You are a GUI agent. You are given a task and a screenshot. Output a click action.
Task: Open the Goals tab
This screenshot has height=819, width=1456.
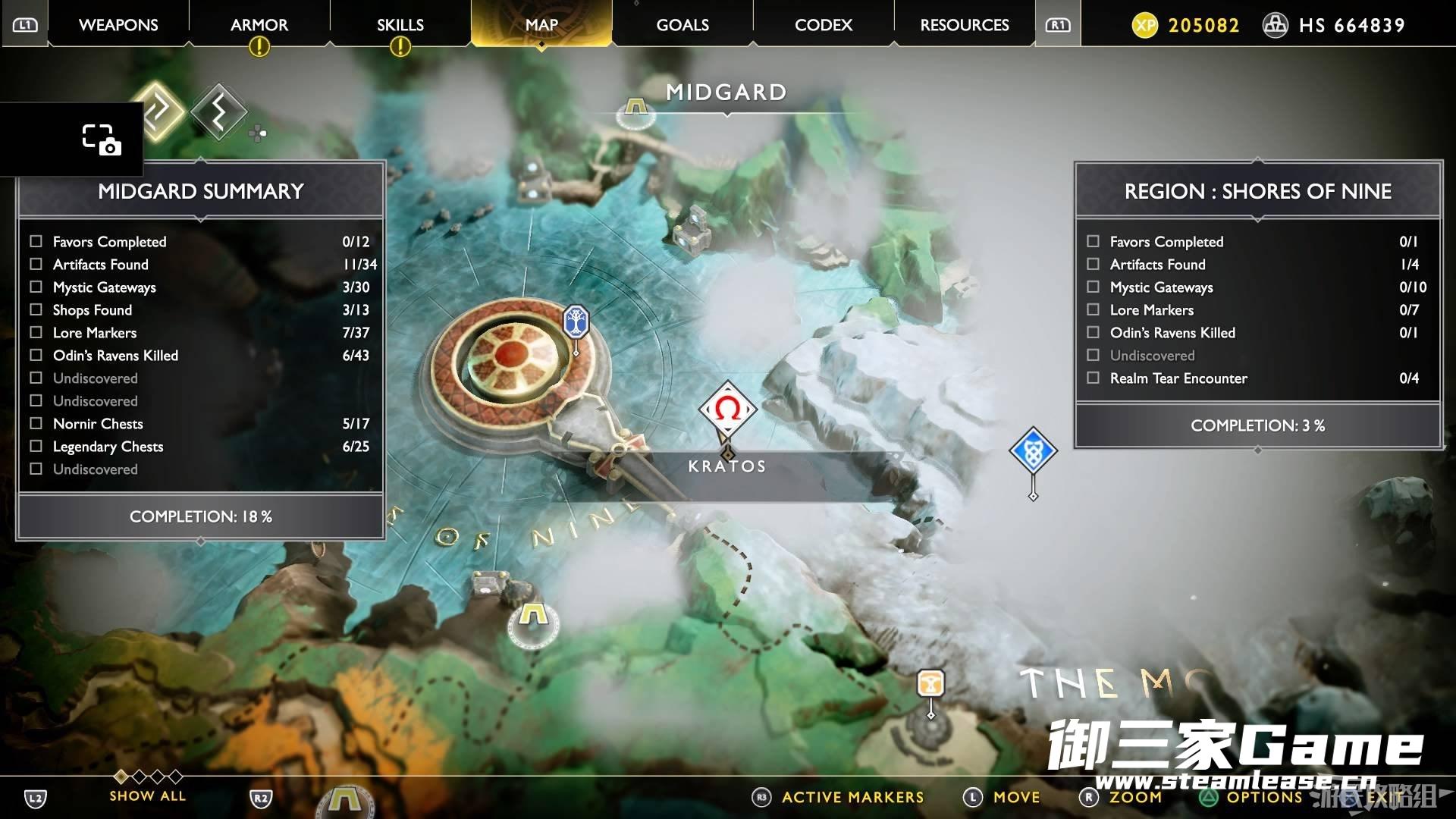click(x=682, y=25)
